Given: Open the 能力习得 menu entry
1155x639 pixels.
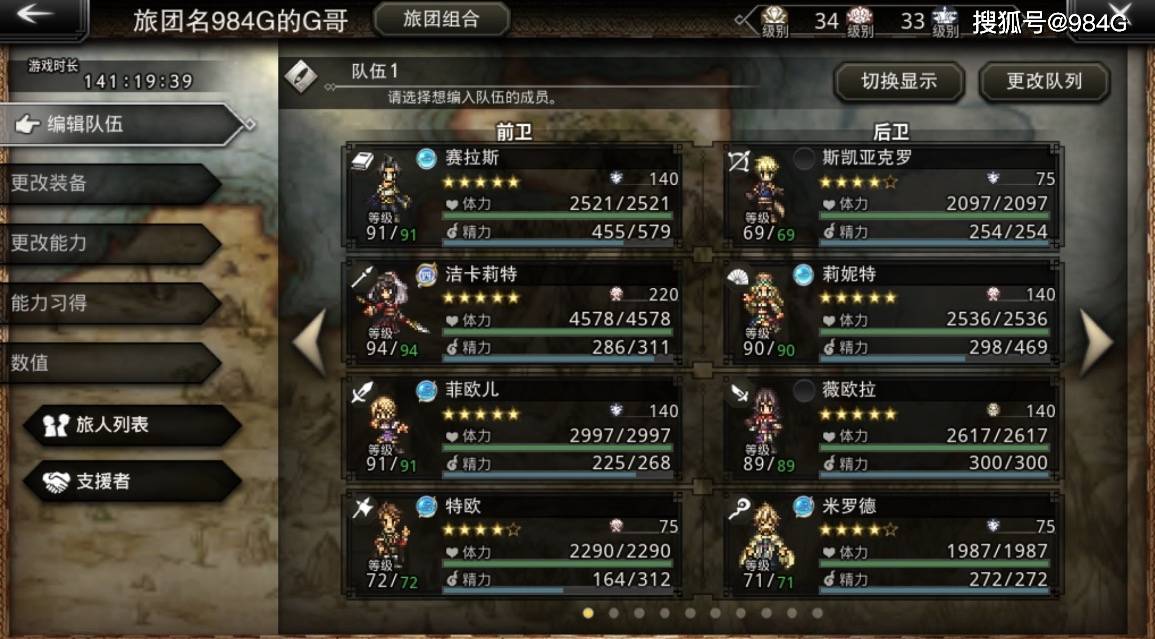Looking at the screenshot, I should click(105, 303).
